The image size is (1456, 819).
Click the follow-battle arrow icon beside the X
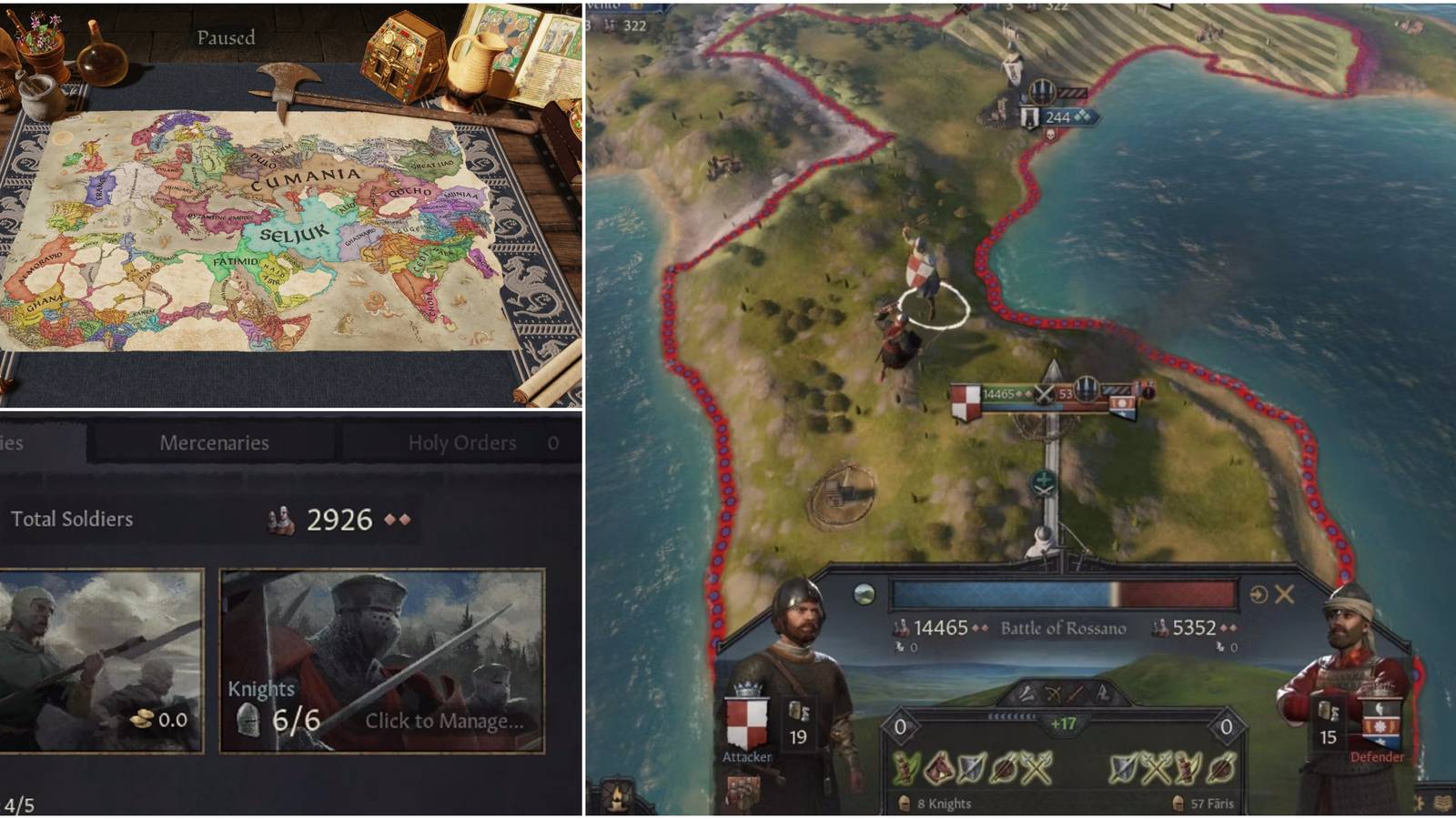tap(1258, 593)
